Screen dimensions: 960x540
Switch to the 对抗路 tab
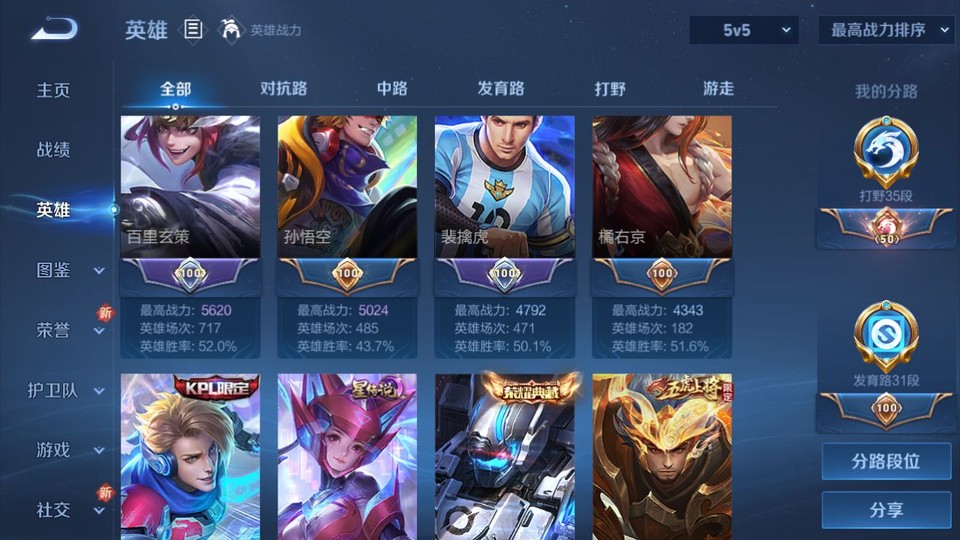(283, 88)
